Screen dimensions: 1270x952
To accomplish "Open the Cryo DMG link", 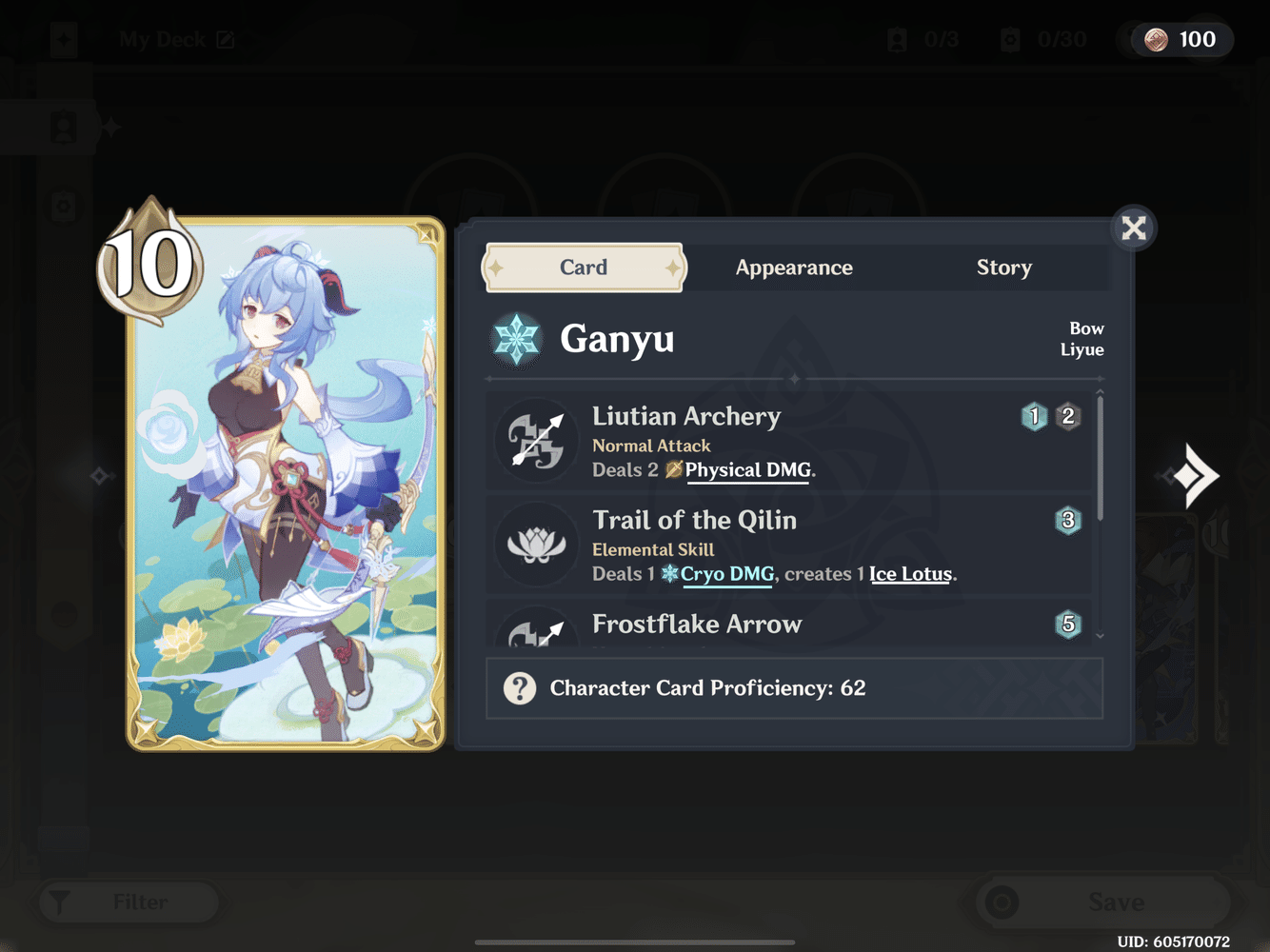I will pos(726,574).
